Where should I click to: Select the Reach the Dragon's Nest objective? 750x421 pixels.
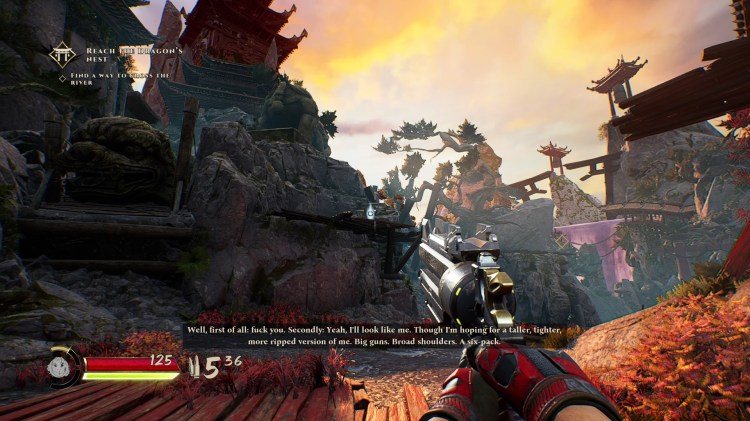click(x=123, y=52)
